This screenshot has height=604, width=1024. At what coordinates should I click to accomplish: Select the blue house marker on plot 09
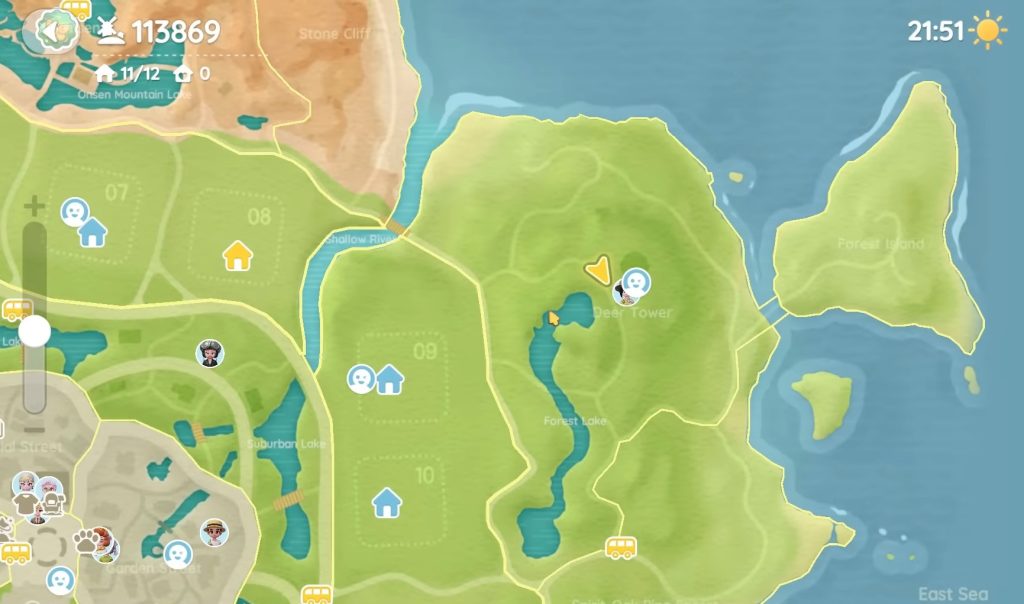point(389,380)
